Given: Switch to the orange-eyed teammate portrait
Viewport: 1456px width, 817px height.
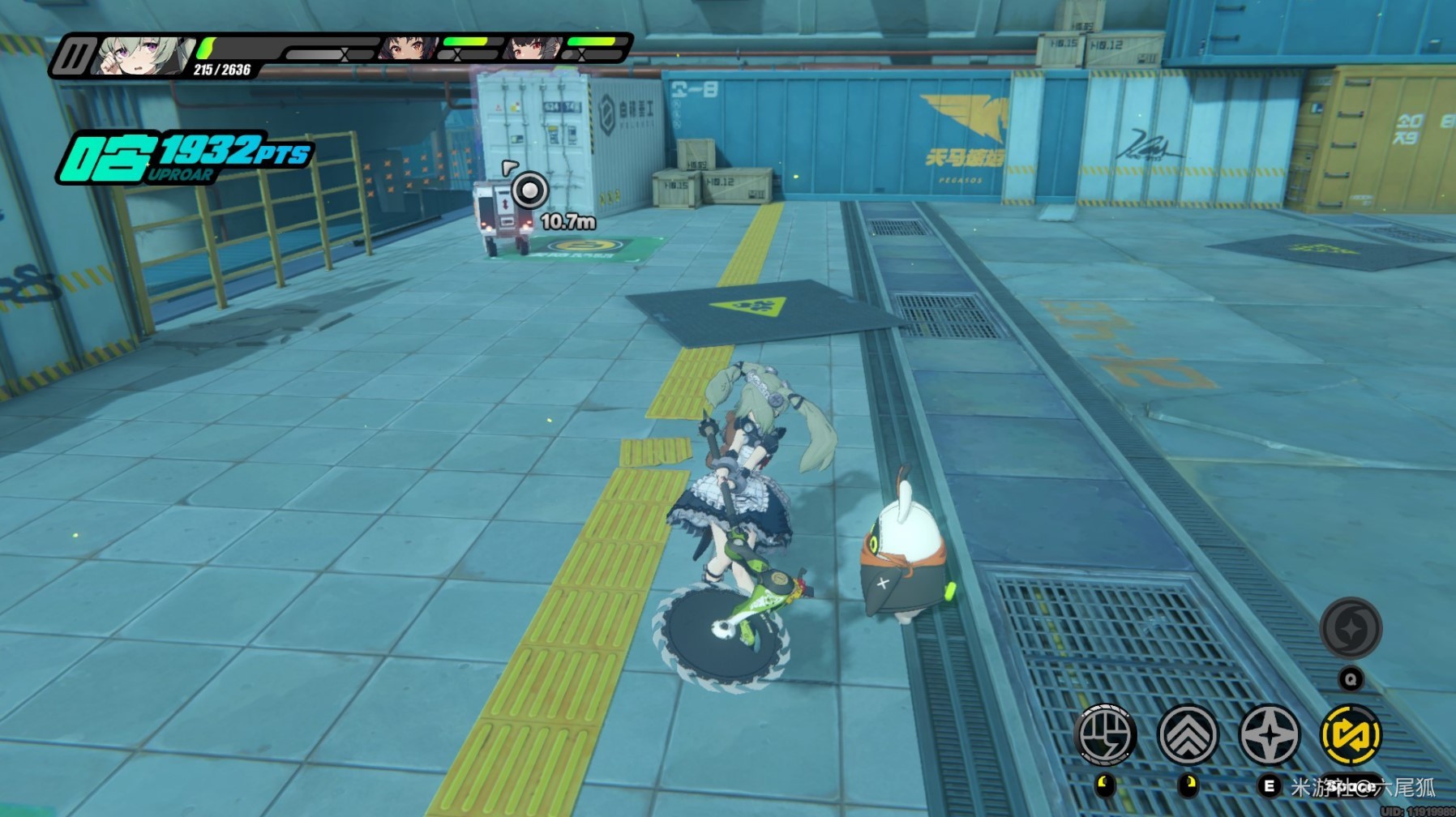Looking at the screenshot, I should [405, 49].
